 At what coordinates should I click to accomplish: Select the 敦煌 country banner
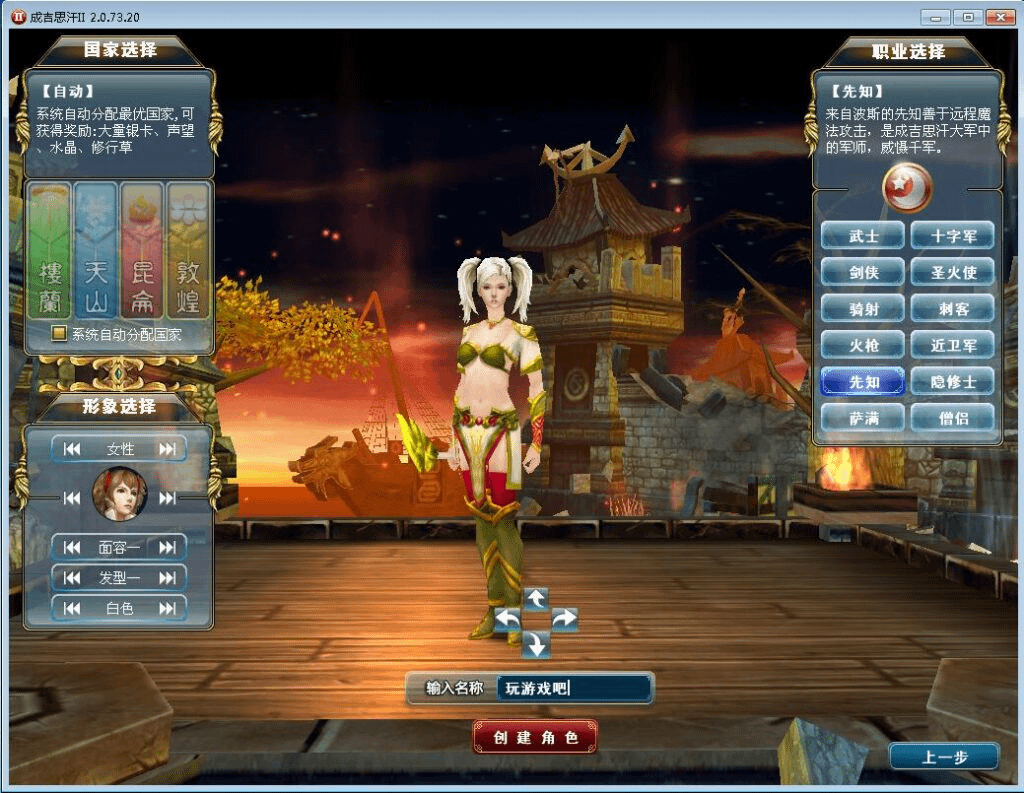point(188,250)
